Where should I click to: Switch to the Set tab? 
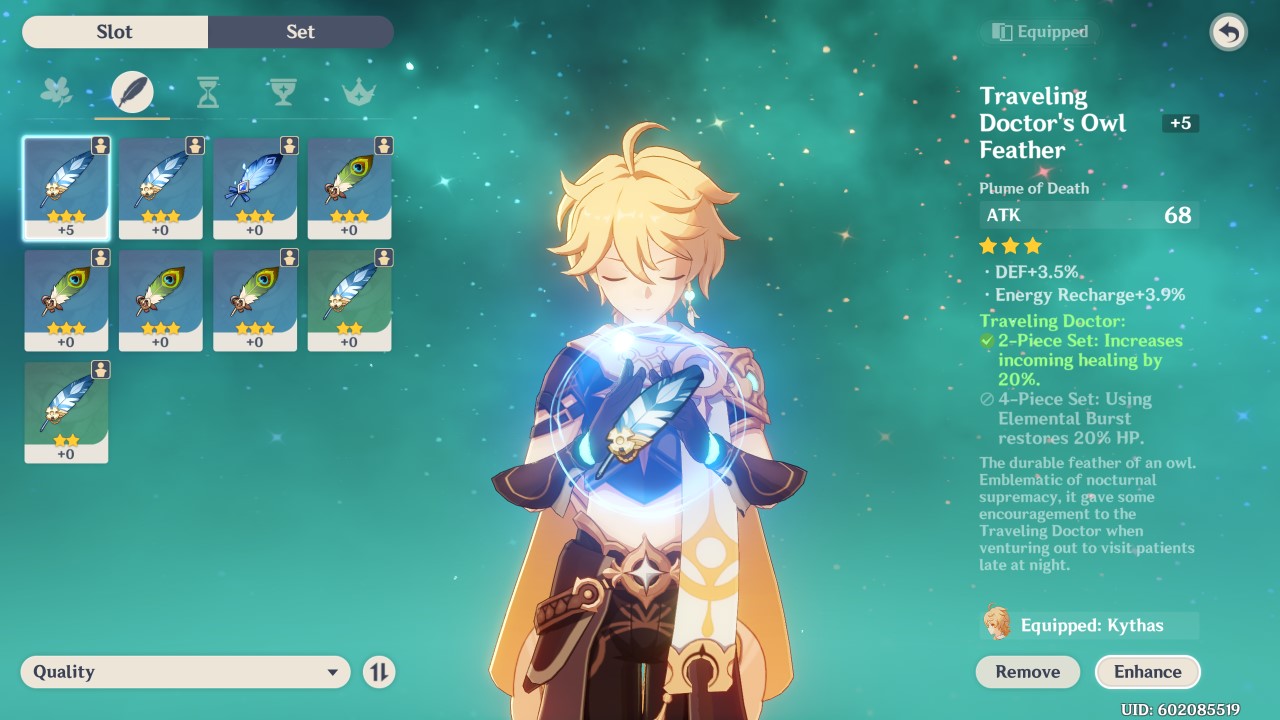pos(300,32)
